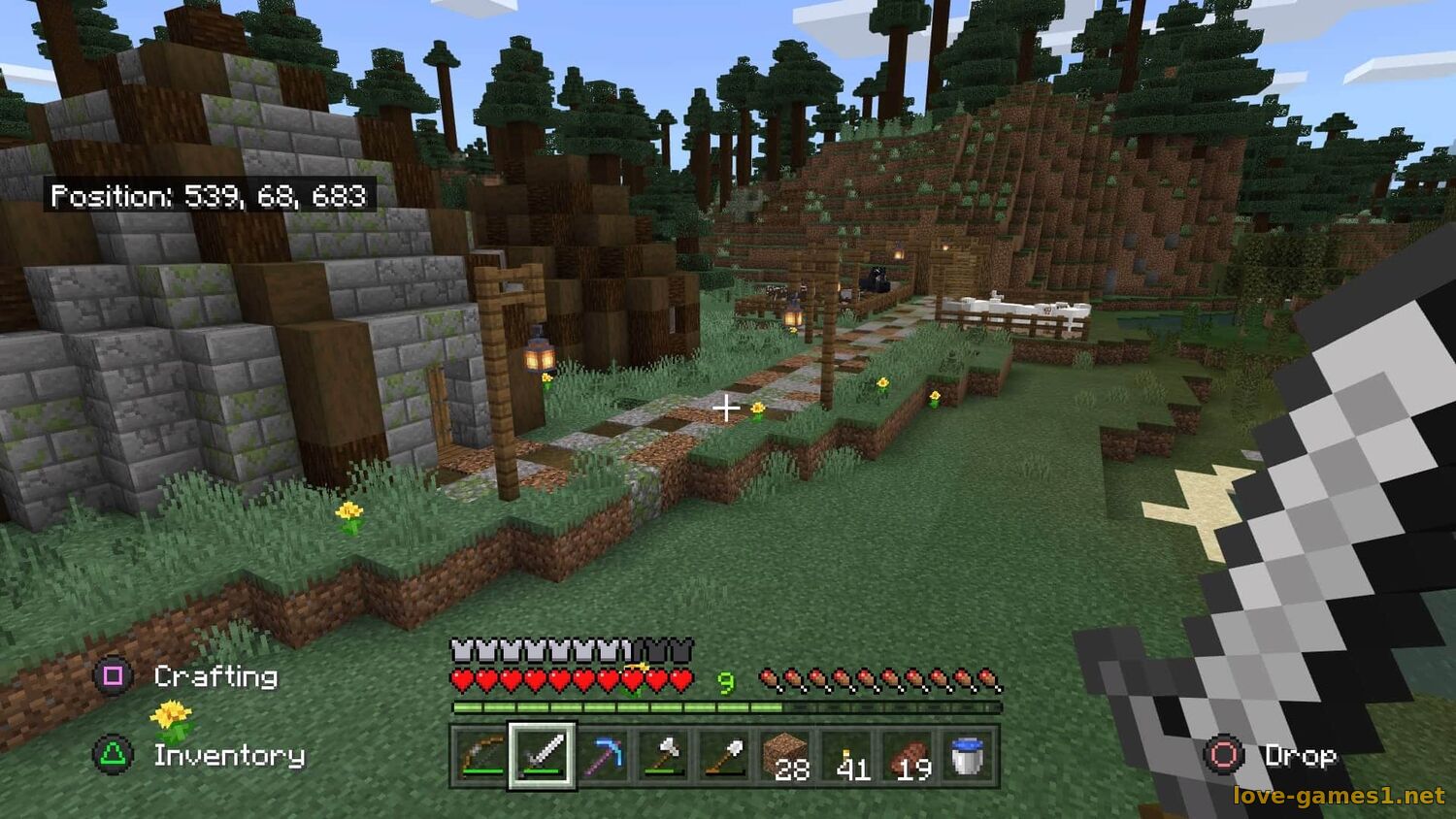1456x819 pixels.
Task: Open the Crafting menu label
Action: click(215, 676)
